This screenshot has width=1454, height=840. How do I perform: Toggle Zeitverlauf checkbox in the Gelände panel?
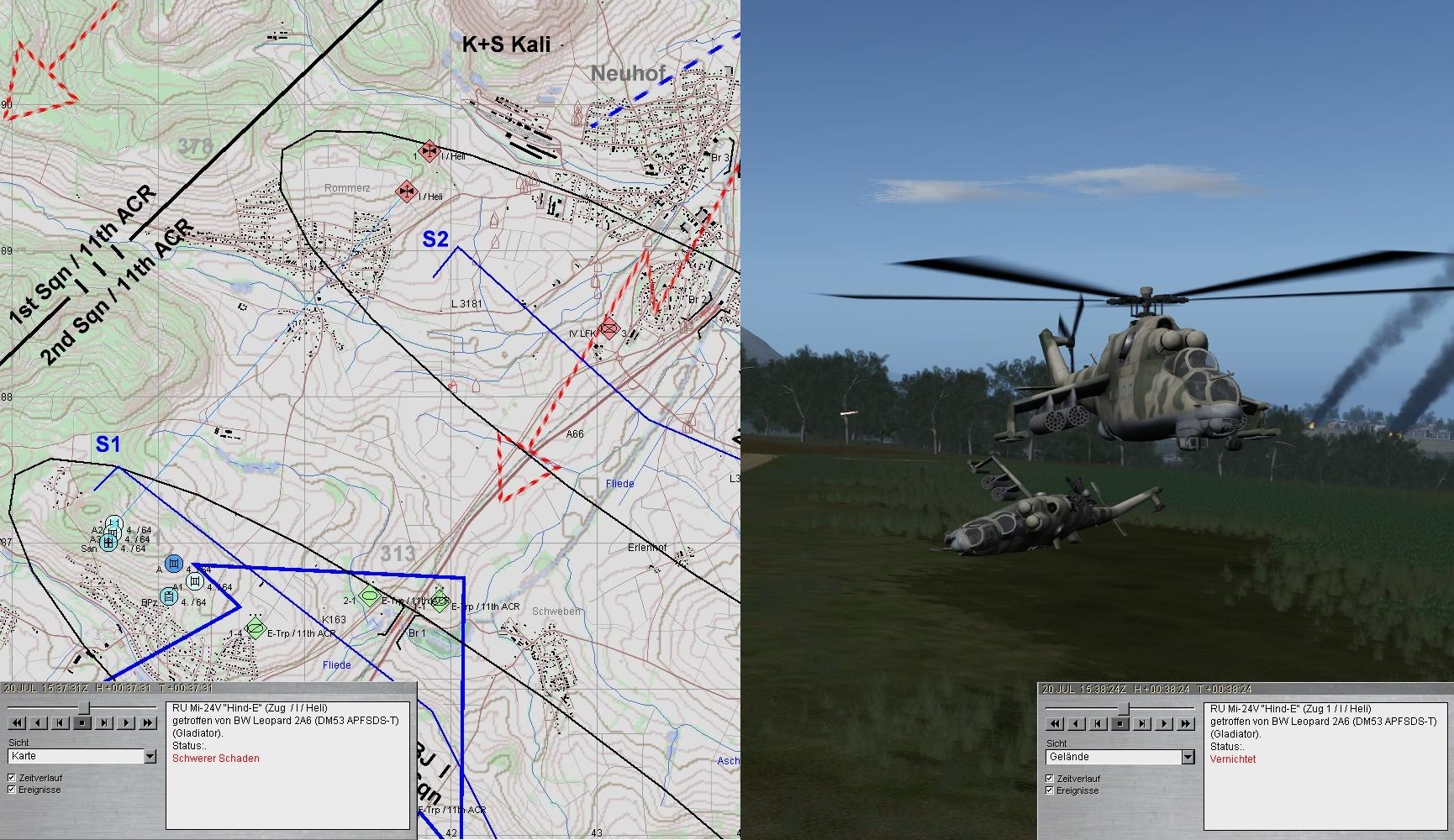point(1050,779)
